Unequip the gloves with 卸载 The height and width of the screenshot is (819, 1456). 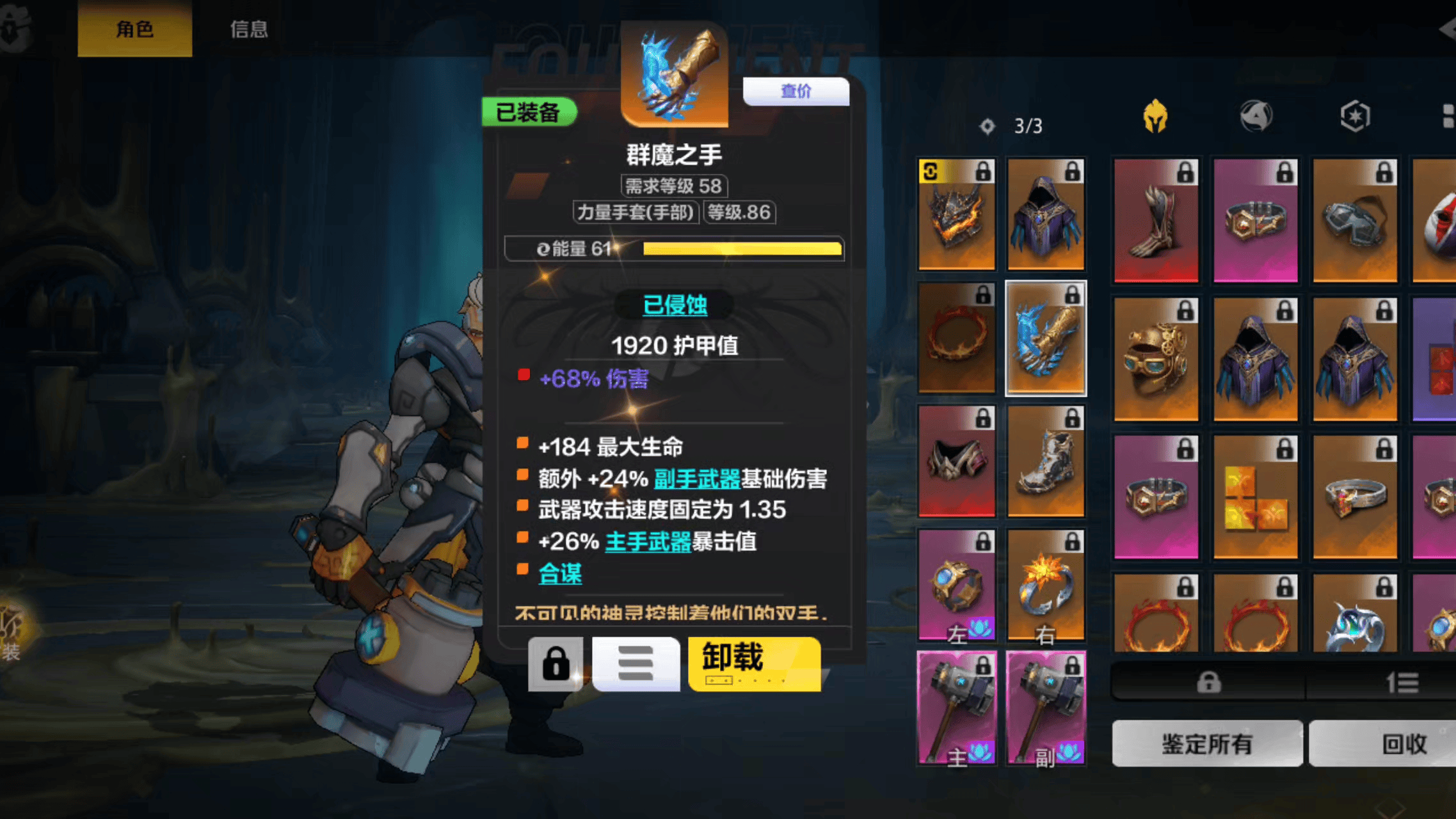coord(754,664)
